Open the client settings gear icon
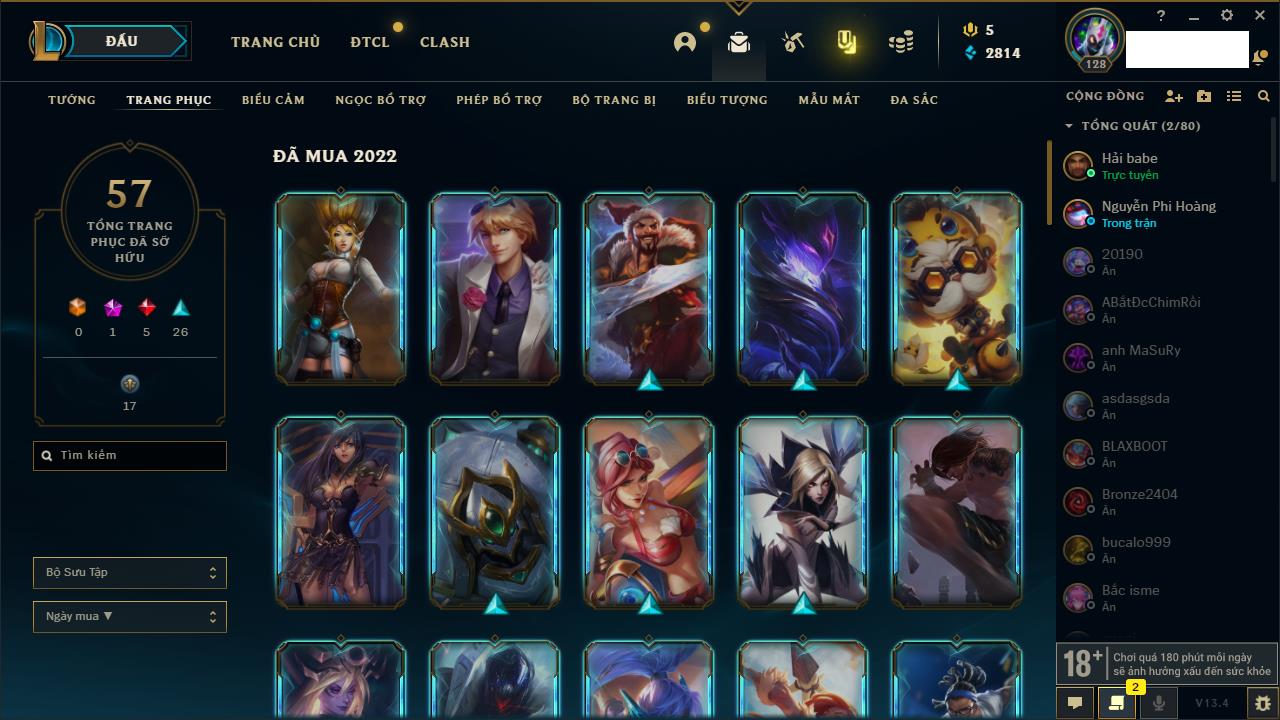1280x720 pixels. coord(1227,16)
